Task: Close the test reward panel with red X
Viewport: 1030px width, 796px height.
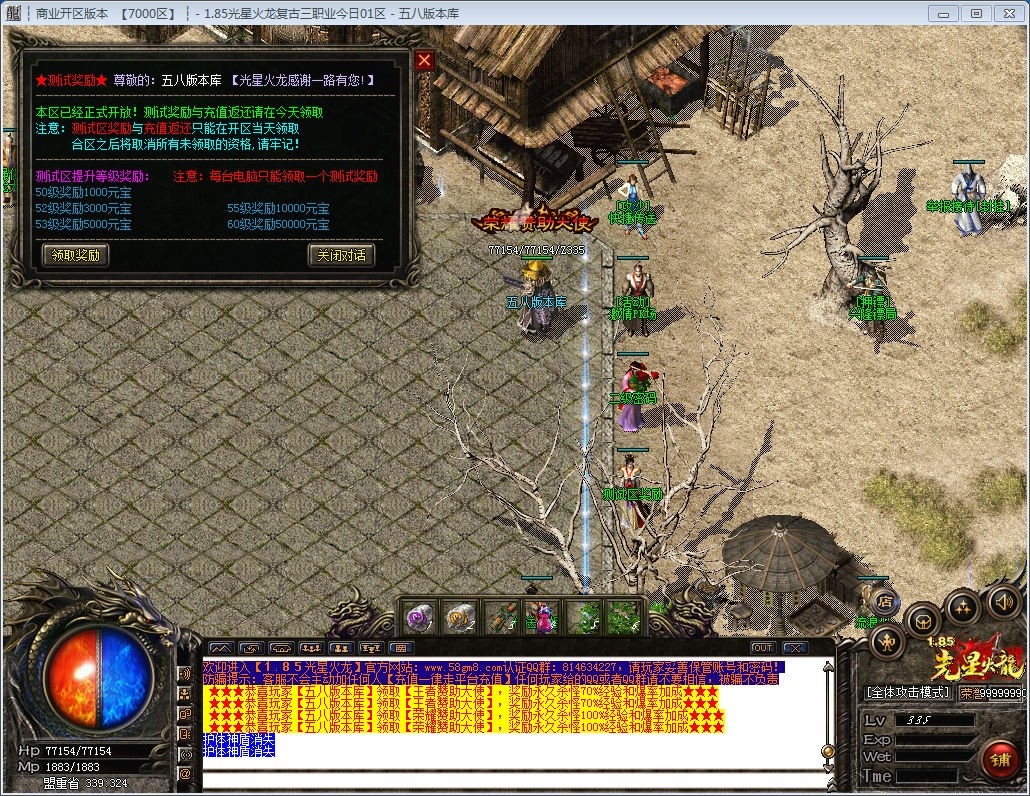Action: (x=424, y=61)
